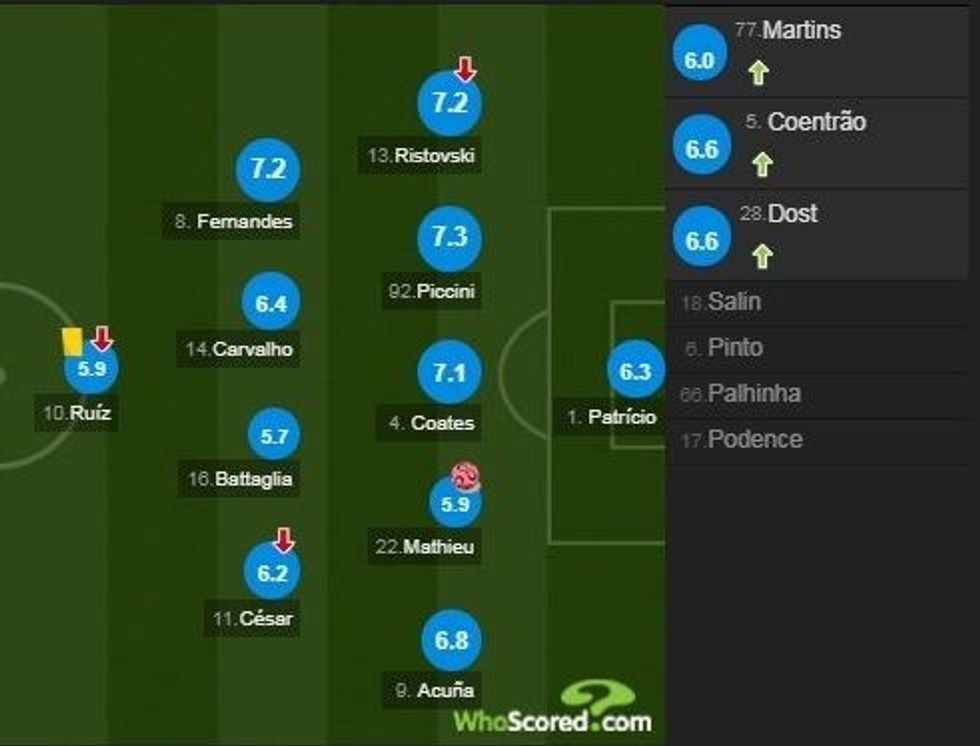Screen dimensions: 980x746
Task: Select Battaglia's 5.7 rating bubble
Action: pos(274,436)
